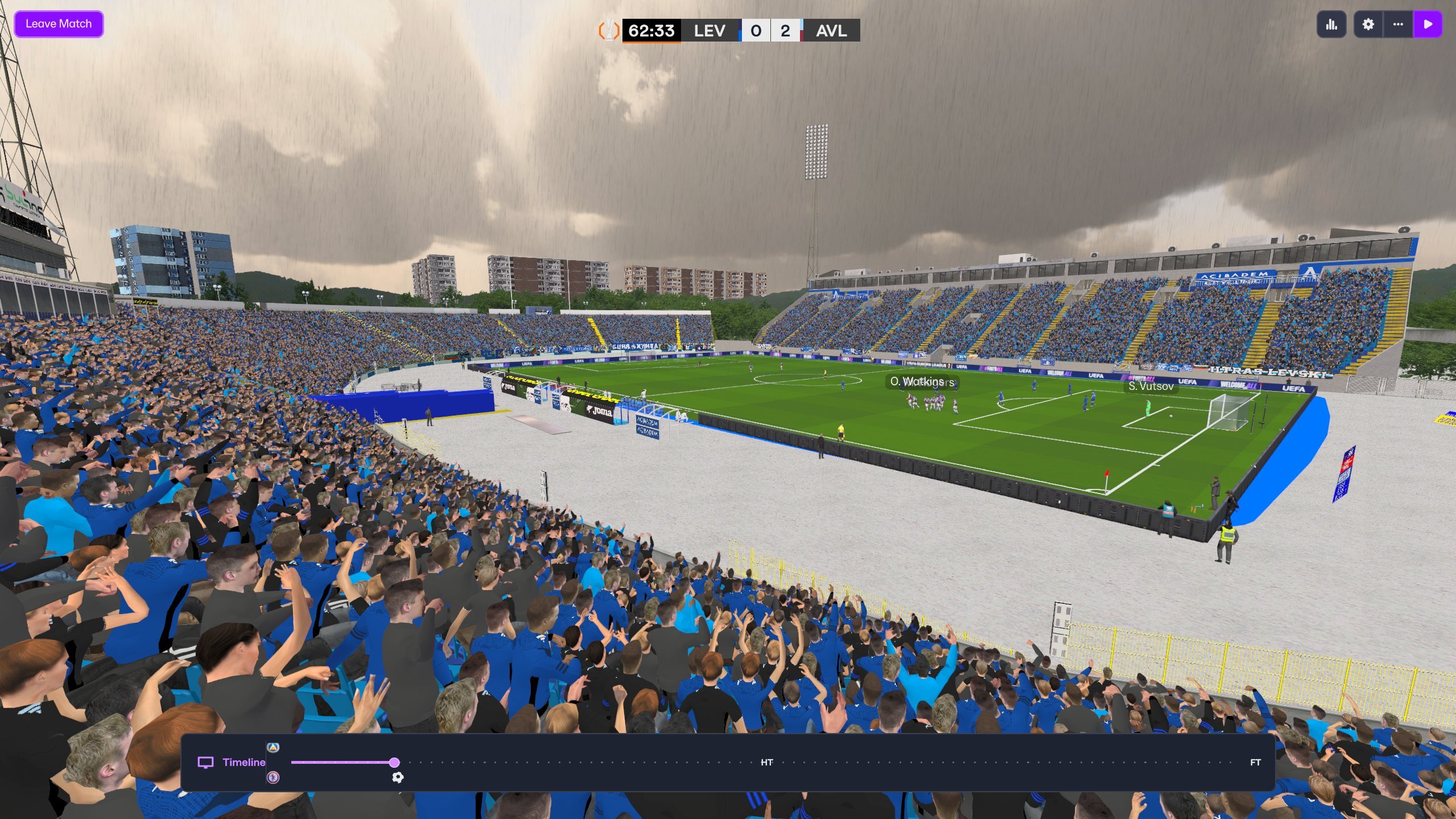The image size is (1456, 819).
Task: Resume match with purple play button
Action: pos(1428,24)
